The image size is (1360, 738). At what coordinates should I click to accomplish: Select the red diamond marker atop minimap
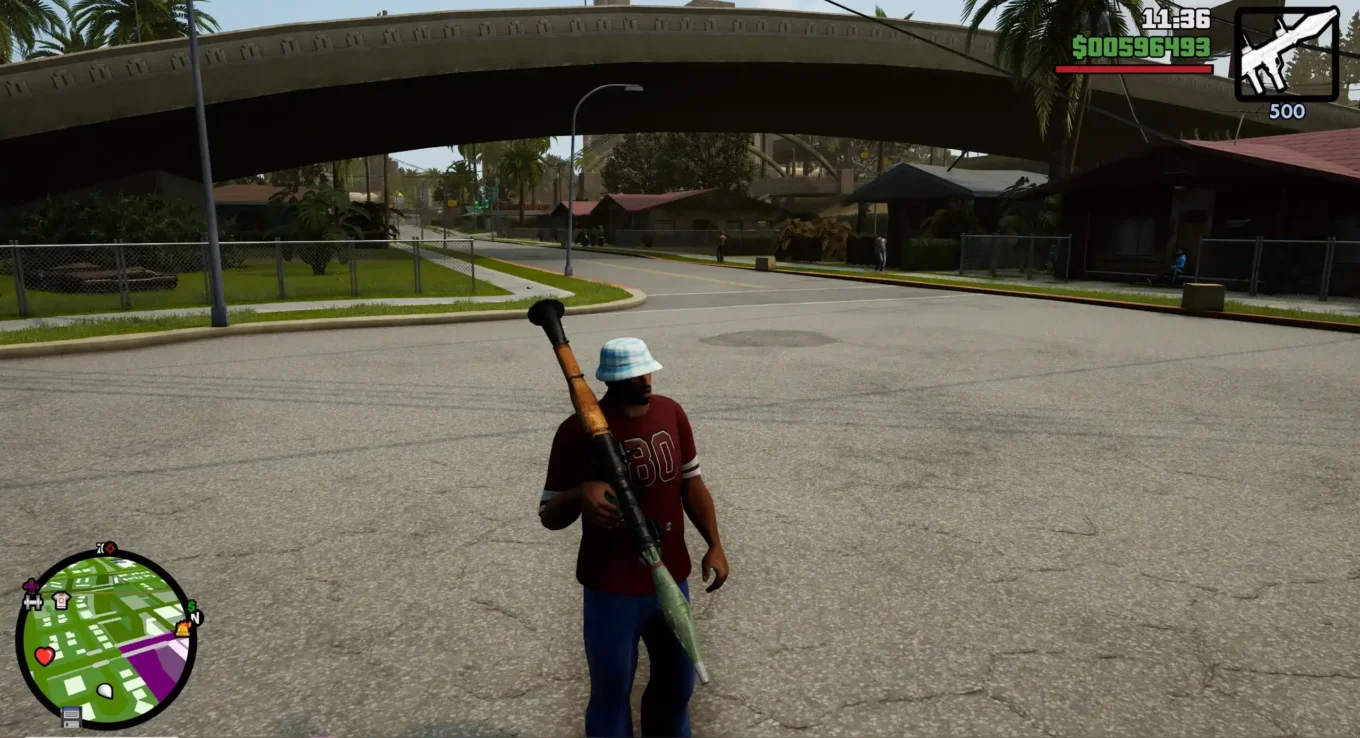[109, 548]
